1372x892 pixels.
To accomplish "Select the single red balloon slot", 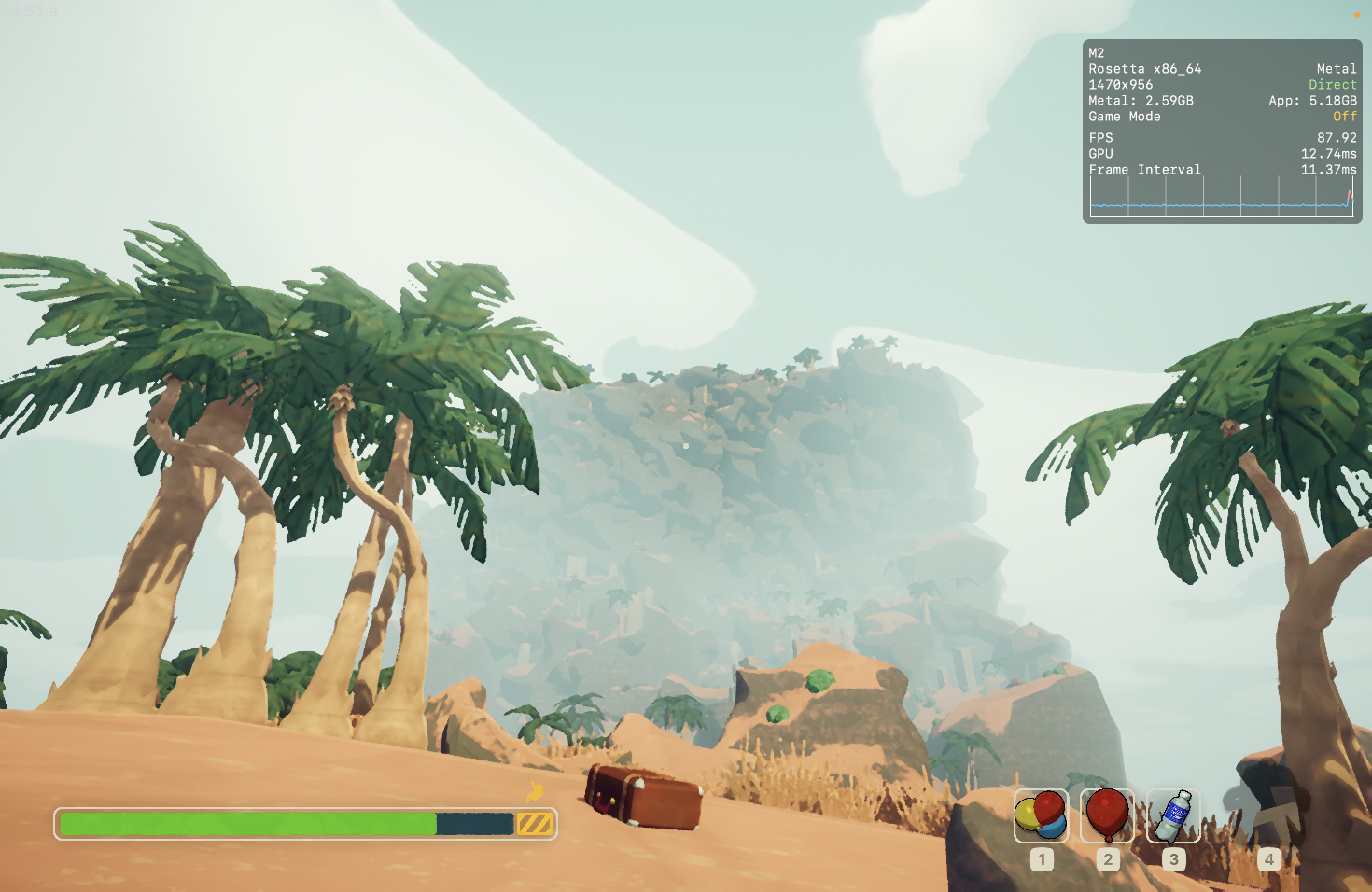I will pyautogui.click(x=1107, y=815).
